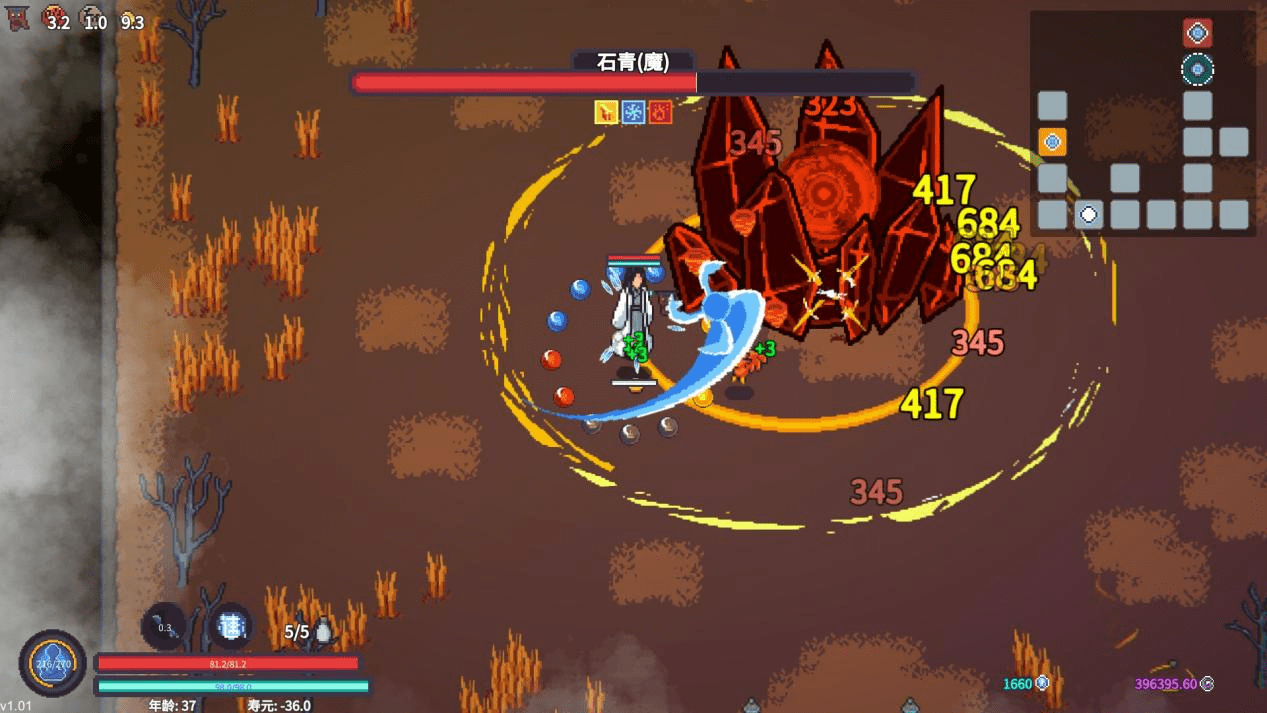Click the blue spirit stone currency icon
Image resolution: width=1267 pixels, height=713 pixels.
pyautogui.click(x=1042, y=683)
